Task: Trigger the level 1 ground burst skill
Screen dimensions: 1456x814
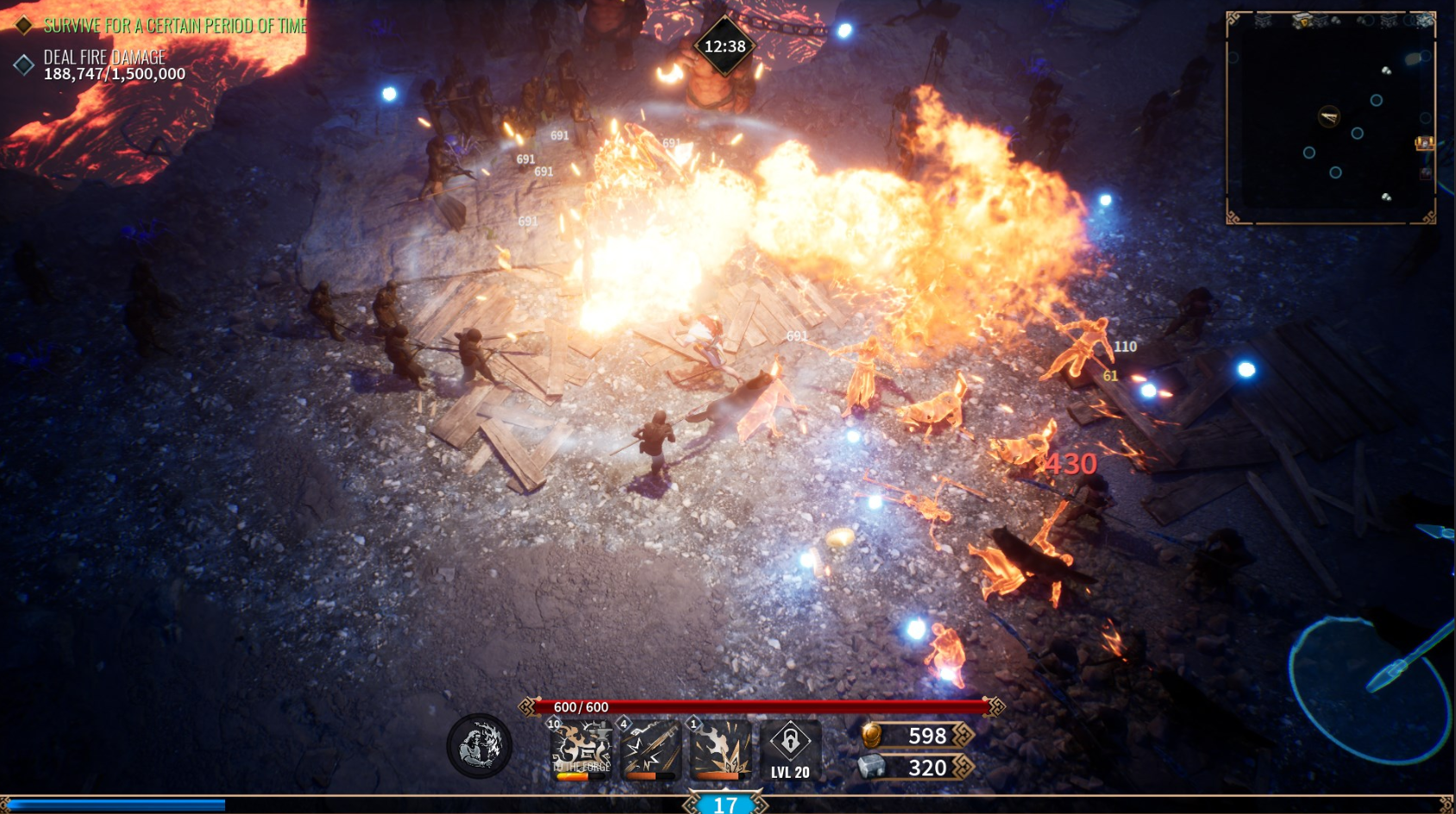Action: pyautogui.click(x=720, y=748)
